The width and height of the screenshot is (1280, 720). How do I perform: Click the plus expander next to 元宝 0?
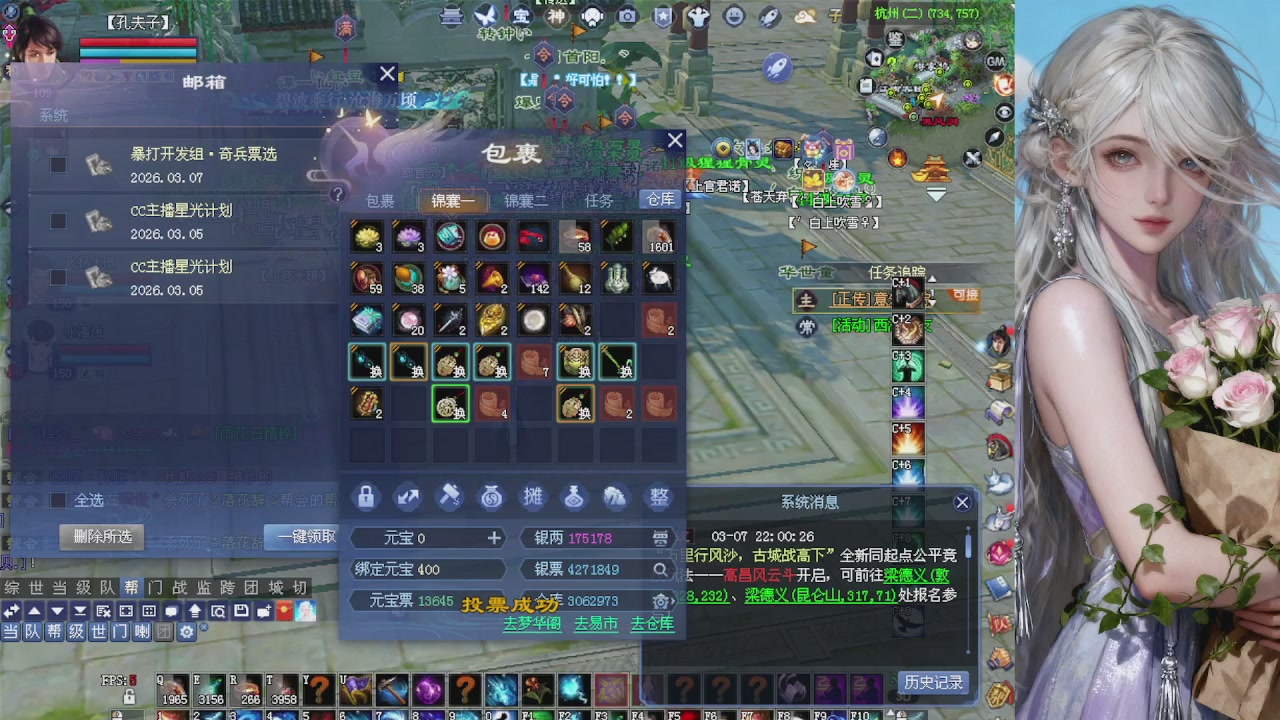pyautogui.click(x=493, y=538)
